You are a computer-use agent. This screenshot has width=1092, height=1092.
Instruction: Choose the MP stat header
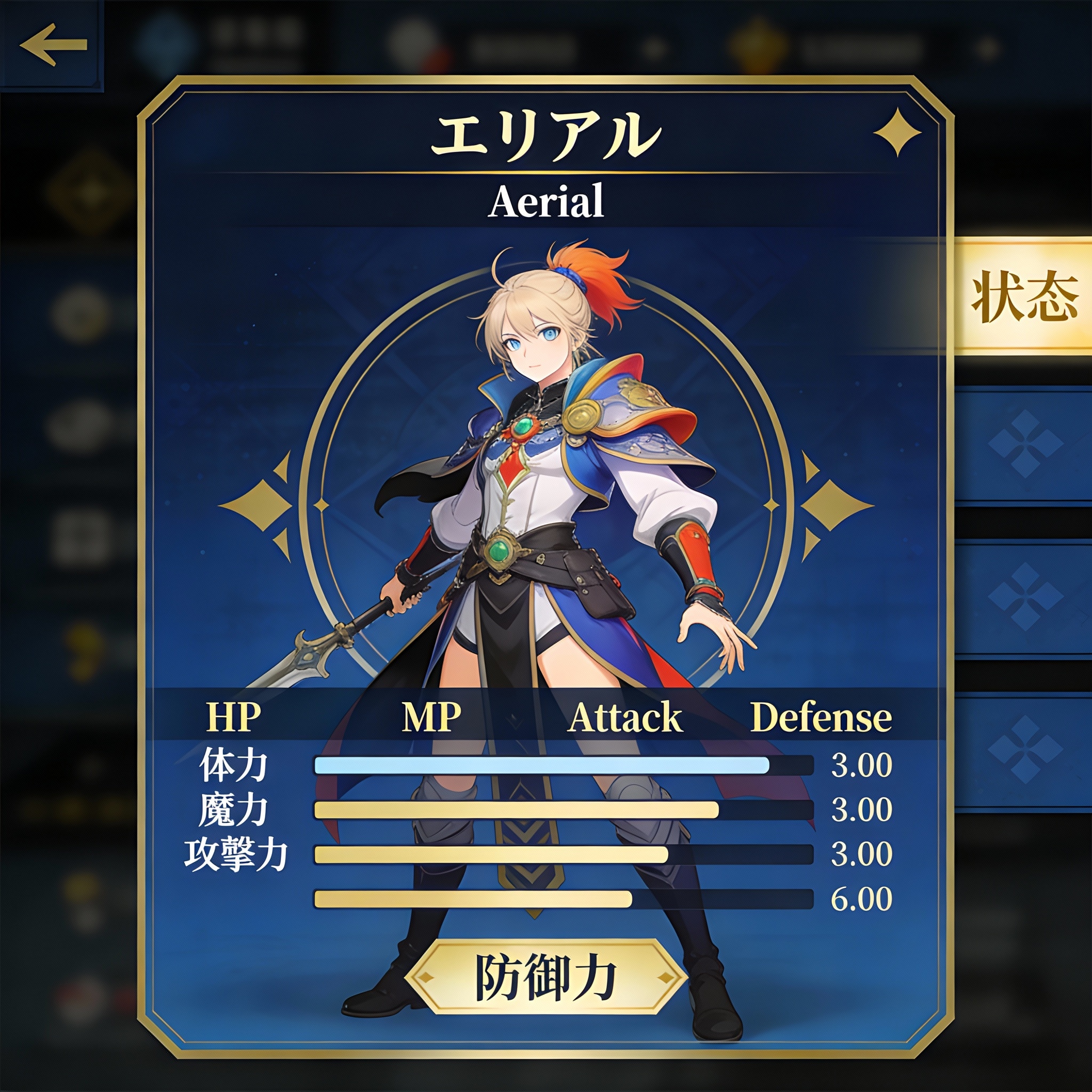431,717
